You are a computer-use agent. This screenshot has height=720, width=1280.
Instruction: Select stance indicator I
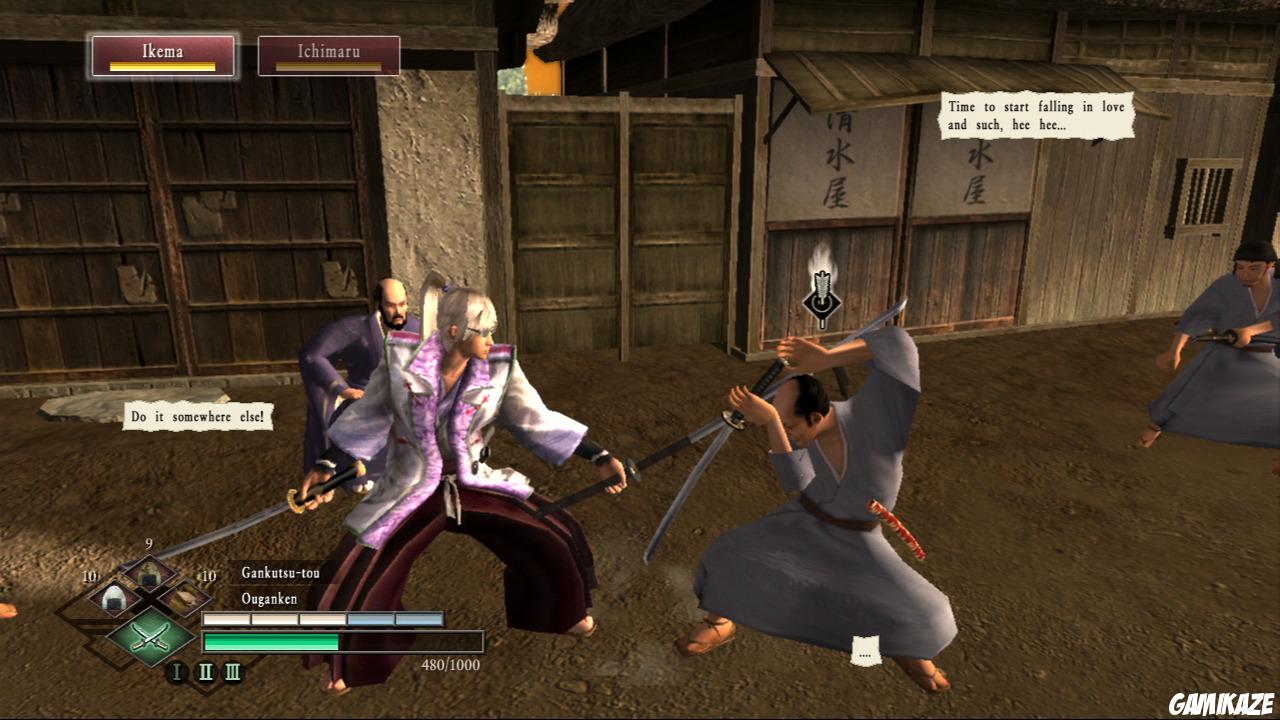coord(177,671)
